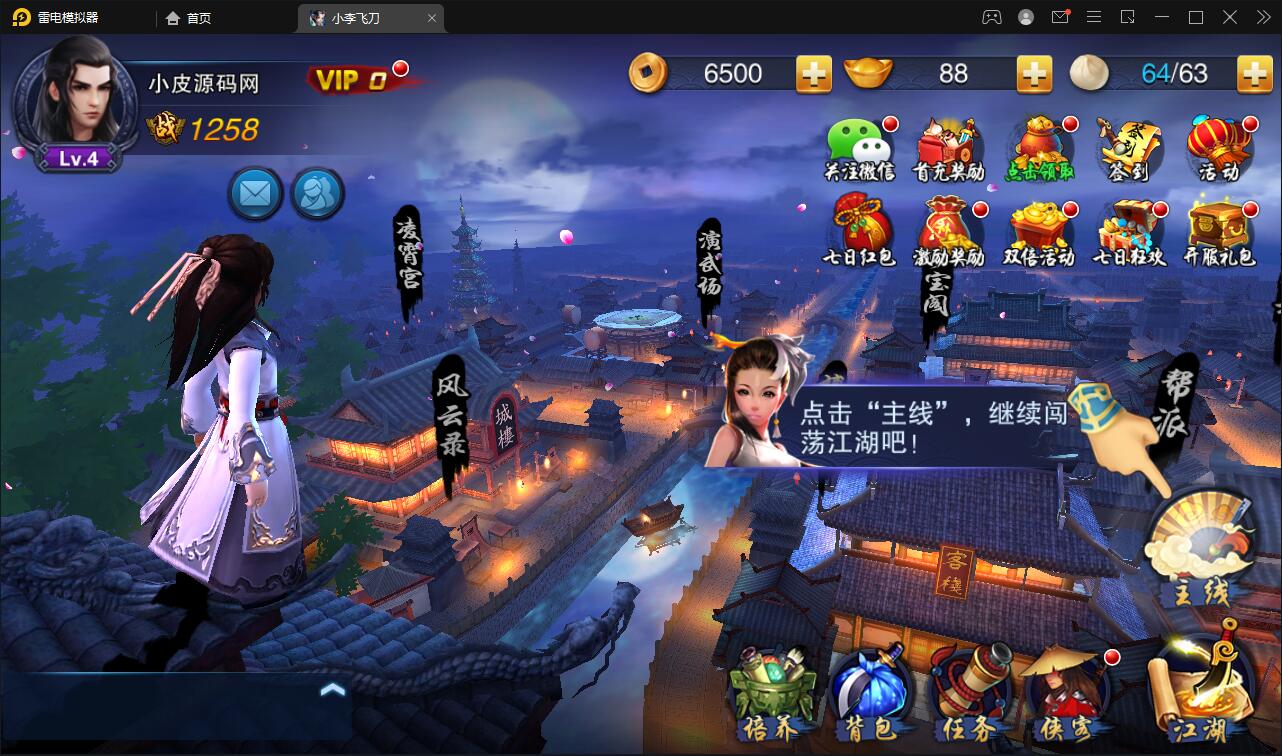Open the mail envelope icon
Screen dimensions: 1282x756
255,193
